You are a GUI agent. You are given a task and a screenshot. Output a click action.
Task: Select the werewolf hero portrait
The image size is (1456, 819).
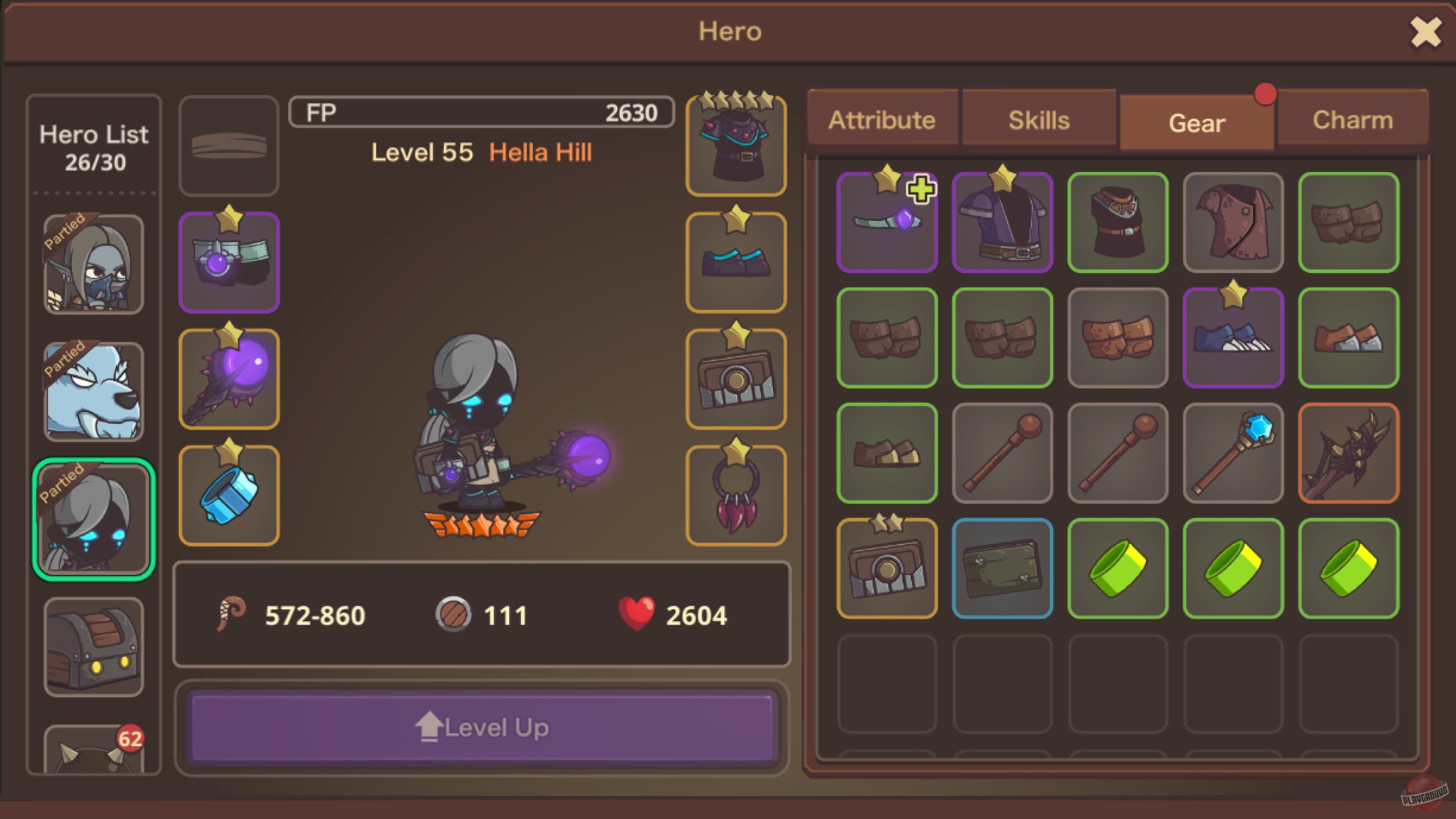(x=94, y=389)
